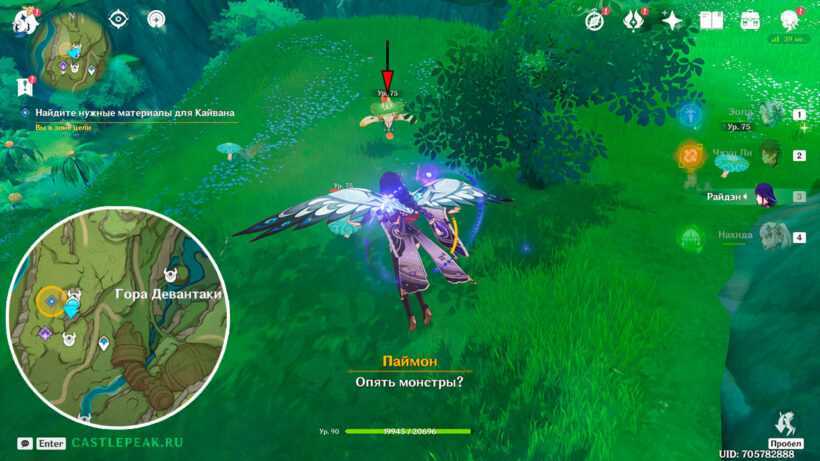The width and height of the screenshot is (820, 461).
Task: Open the Paimon menu icon
Action: (22, 20)
